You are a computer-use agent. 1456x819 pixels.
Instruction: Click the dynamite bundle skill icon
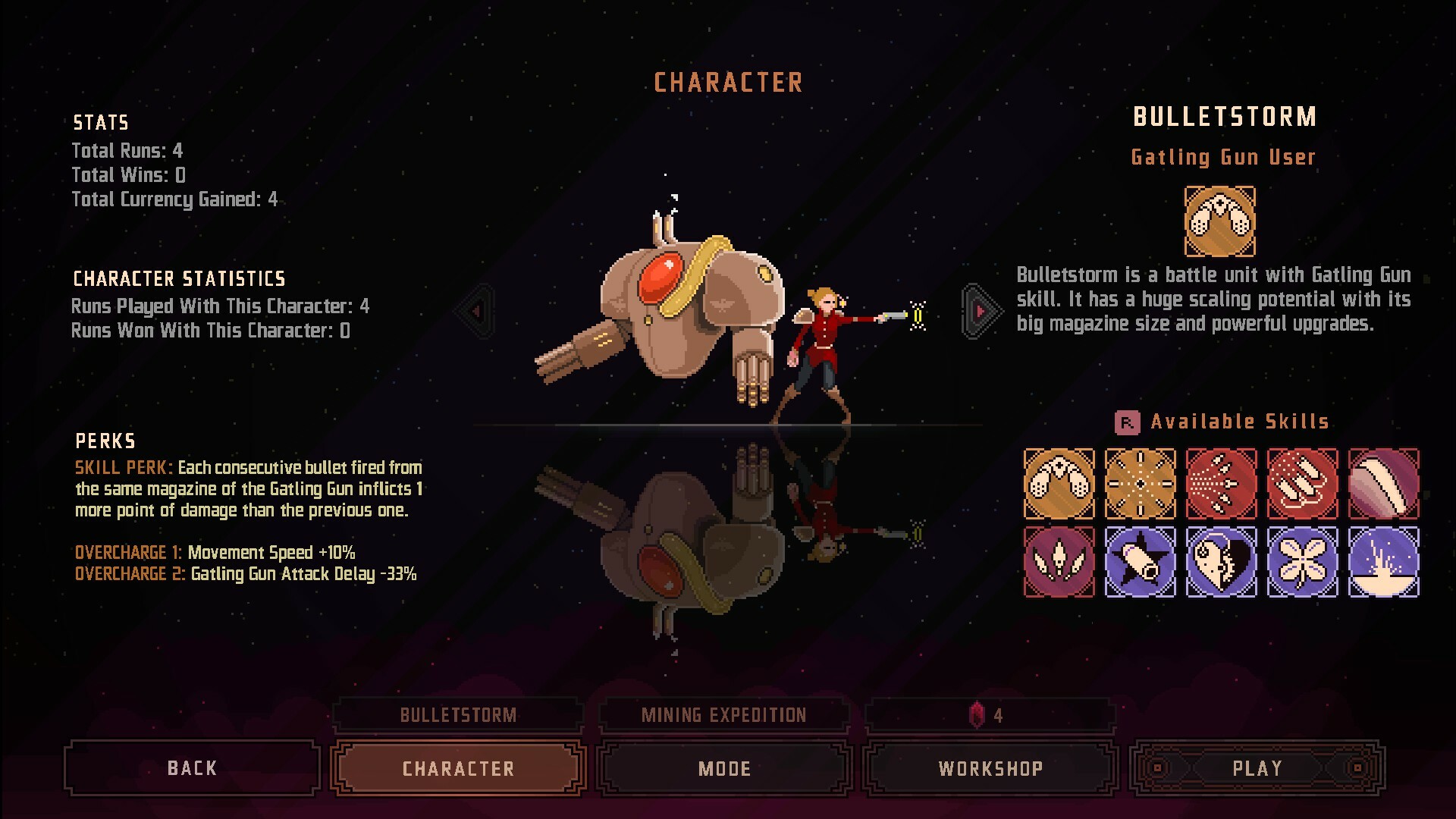pyautogui.click(x=1303, y=483)
